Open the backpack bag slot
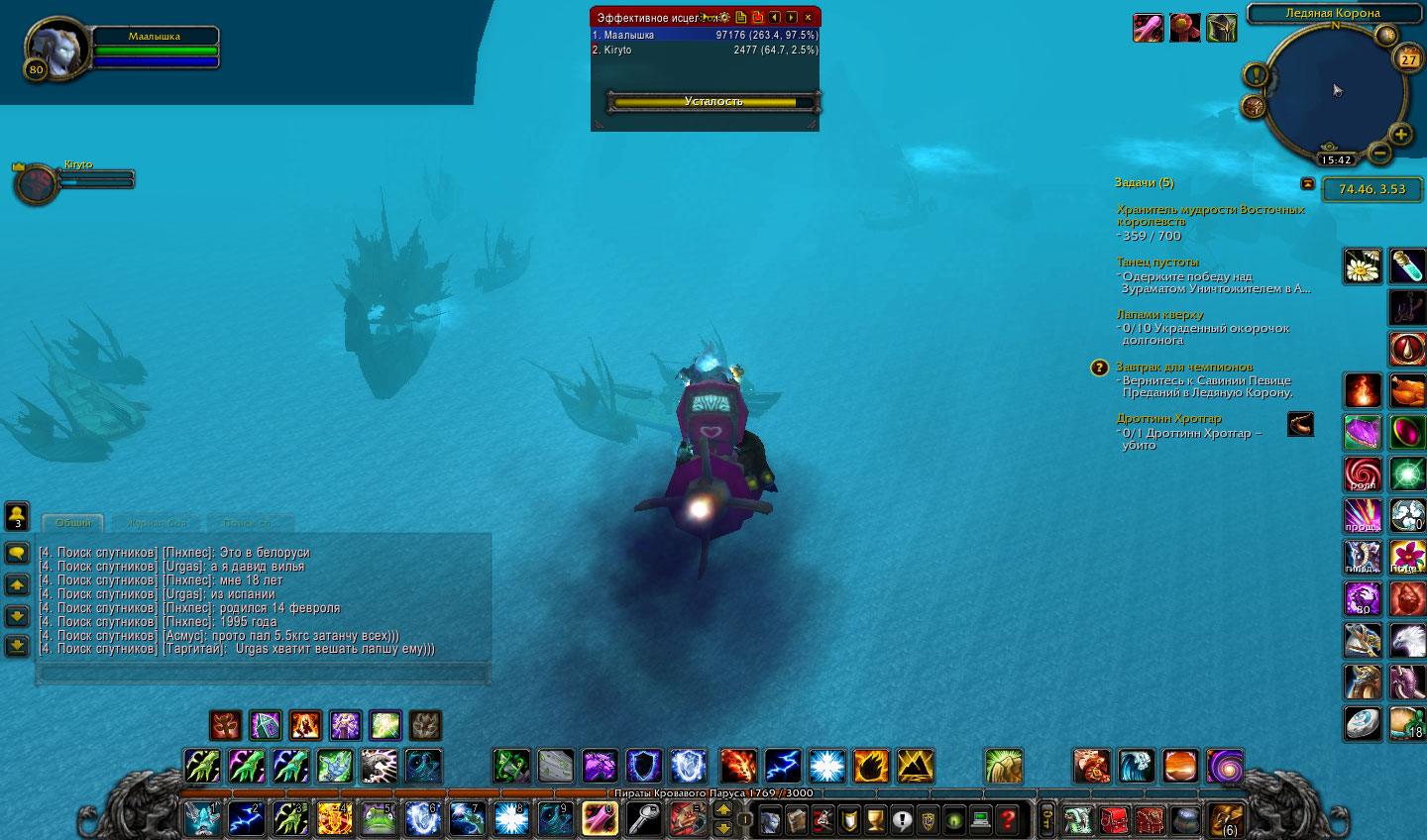This screenshot has width=1427, height=840. coord(1227,820)
